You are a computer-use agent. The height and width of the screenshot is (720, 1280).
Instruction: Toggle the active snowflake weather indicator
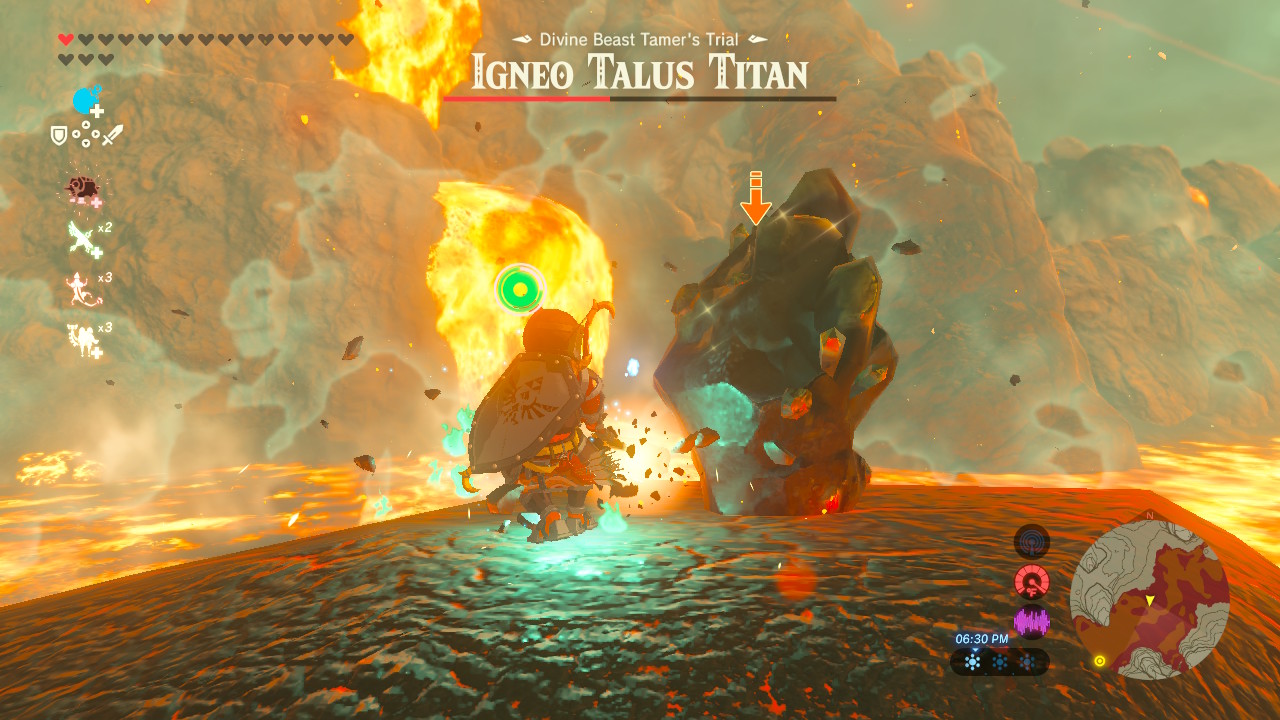pyautogui.click(x=973, y=661)
